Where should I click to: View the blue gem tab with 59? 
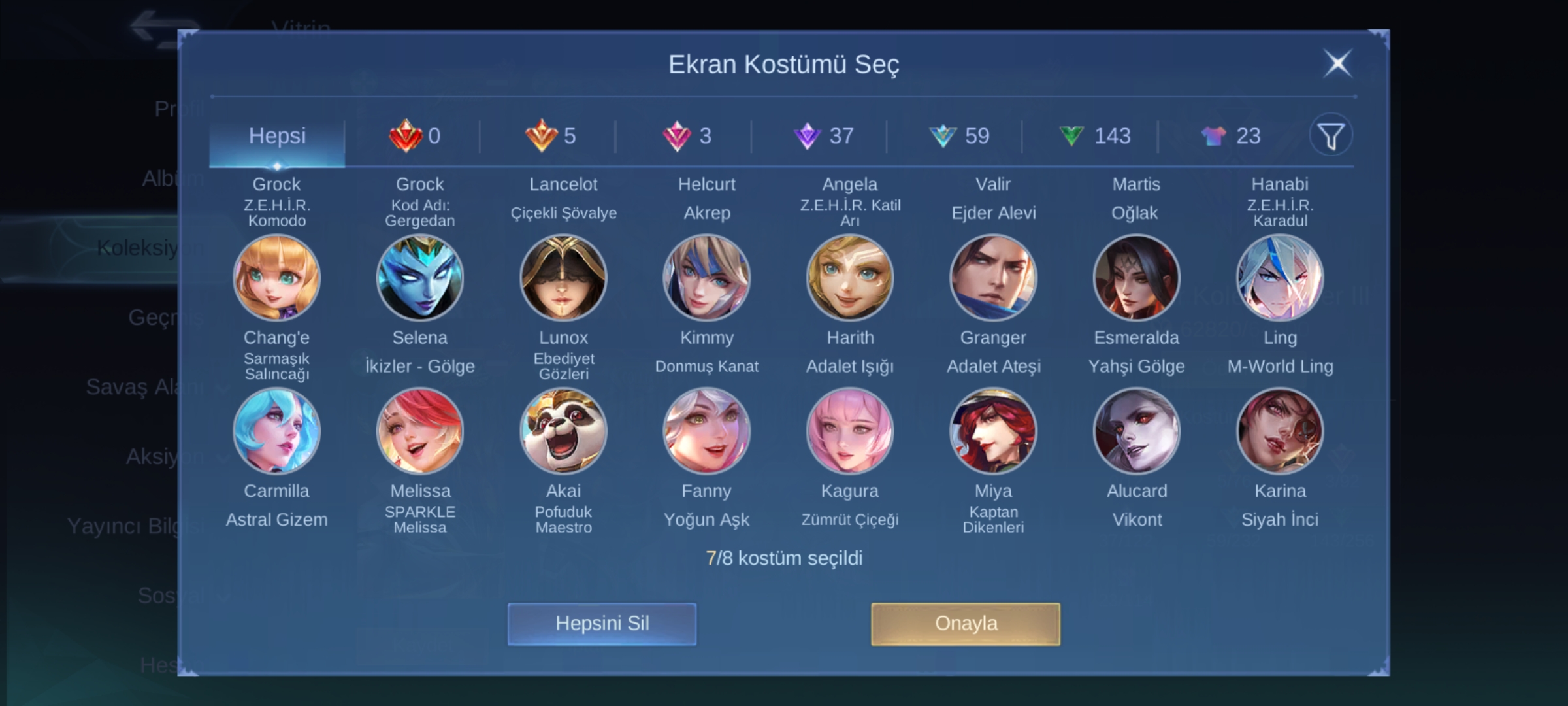point(959,136)
